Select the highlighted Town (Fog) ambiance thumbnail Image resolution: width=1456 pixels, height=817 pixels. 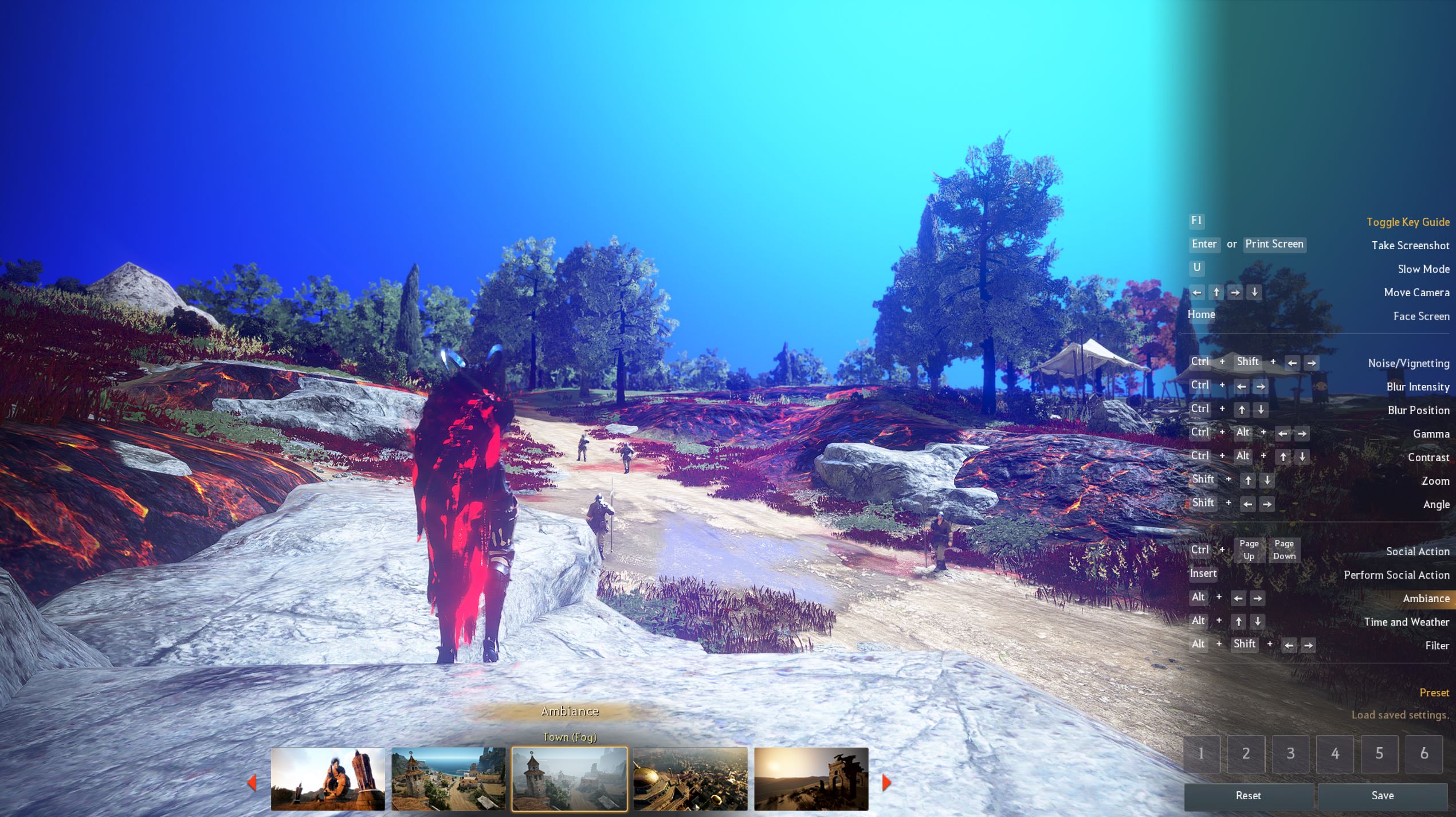click(x=569, y=779)
